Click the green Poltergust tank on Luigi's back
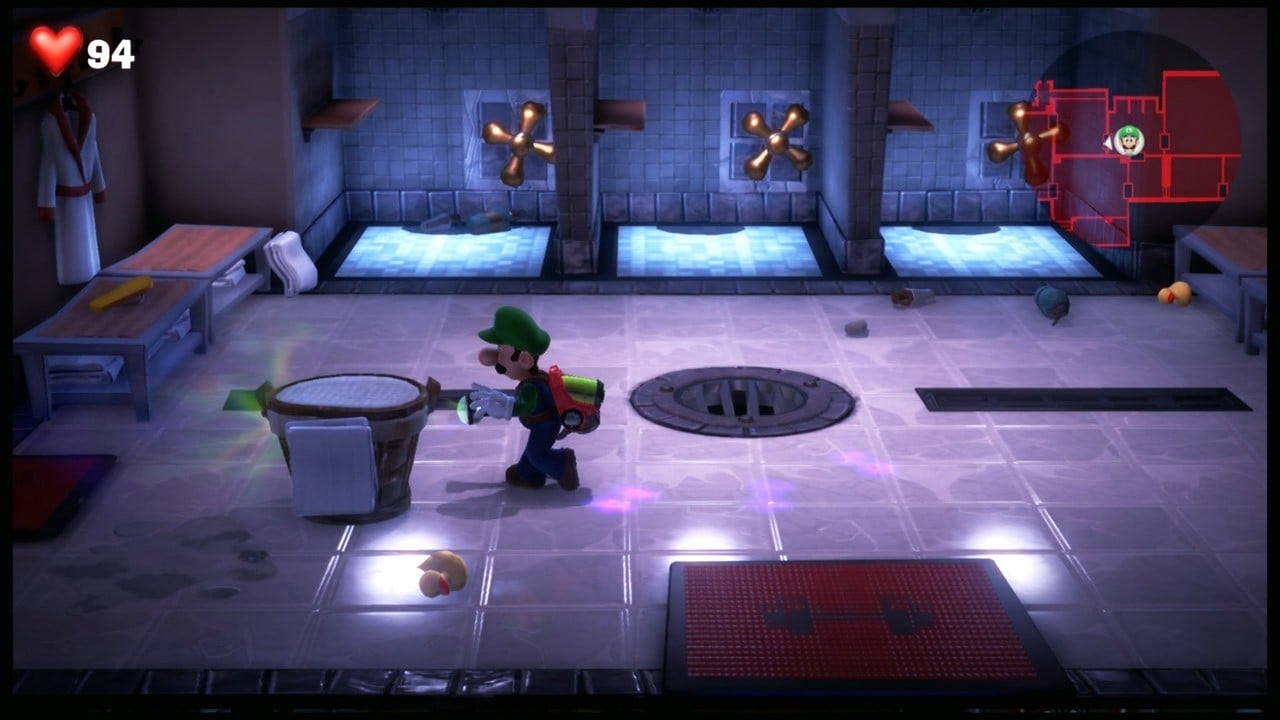 pyautogui.click(x=582, y=390)
